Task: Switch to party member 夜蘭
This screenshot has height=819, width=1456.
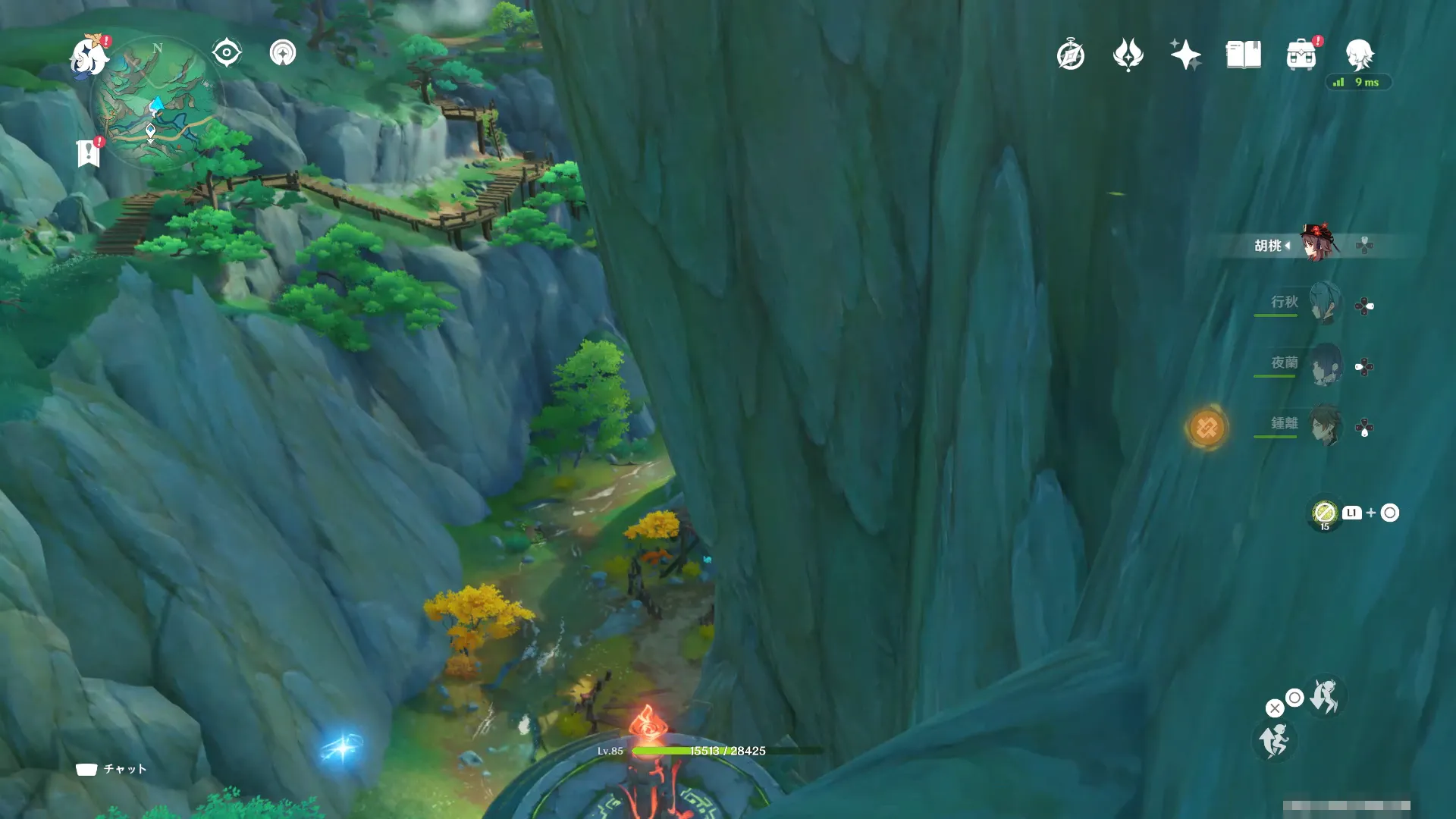Action: 1324,365
